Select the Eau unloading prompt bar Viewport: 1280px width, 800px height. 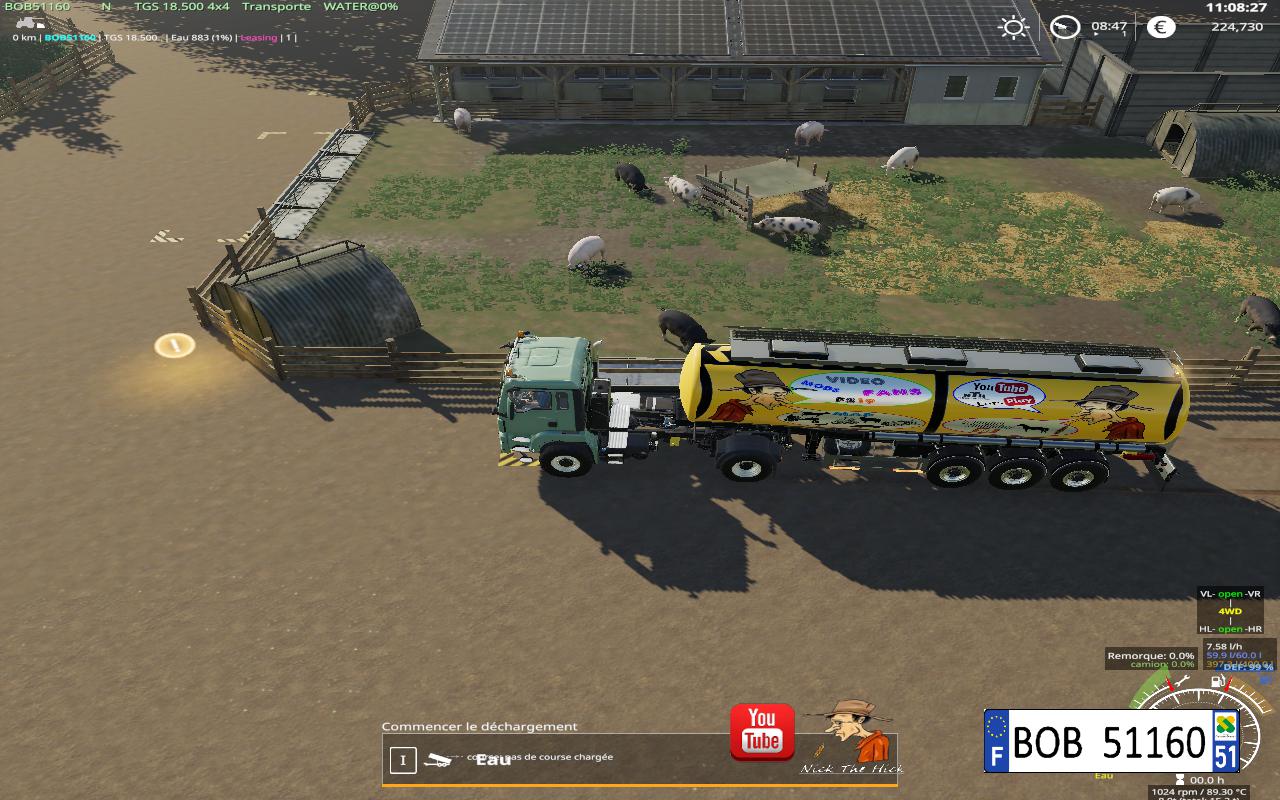pos(560,760)
